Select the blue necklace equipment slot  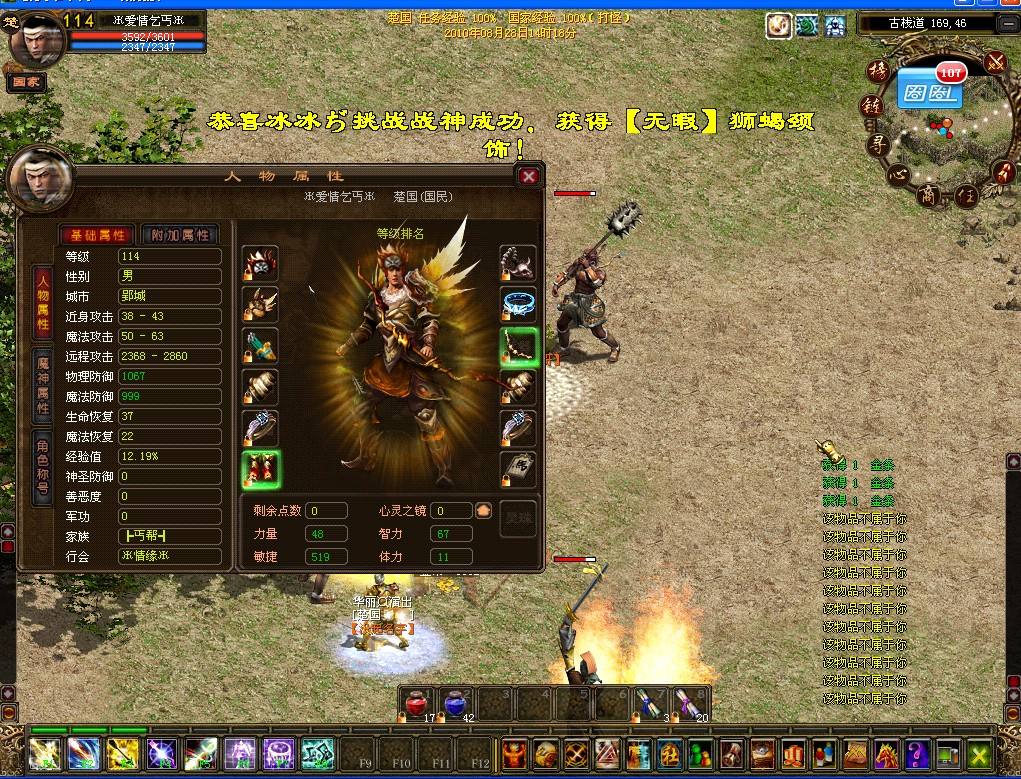tap(519, 304)
